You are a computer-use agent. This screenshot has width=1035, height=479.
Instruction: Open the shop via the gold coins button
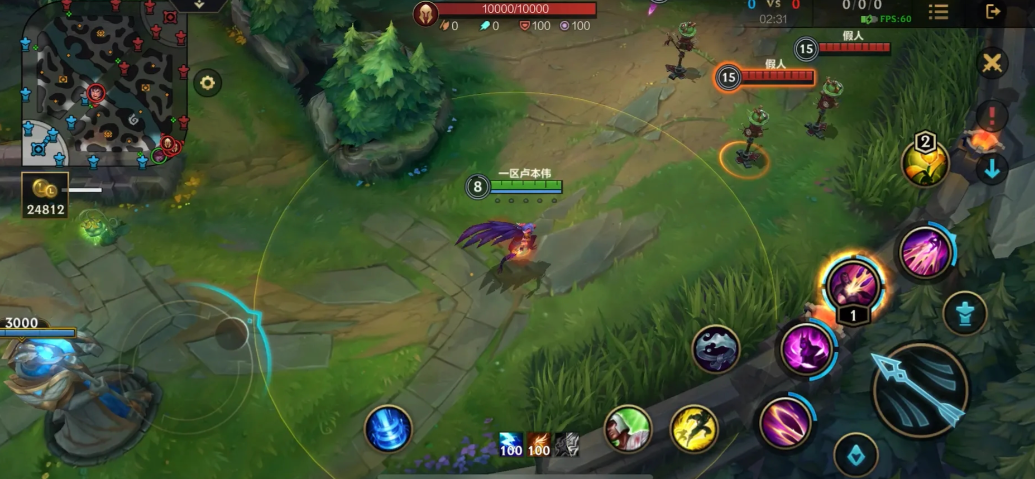45,195
